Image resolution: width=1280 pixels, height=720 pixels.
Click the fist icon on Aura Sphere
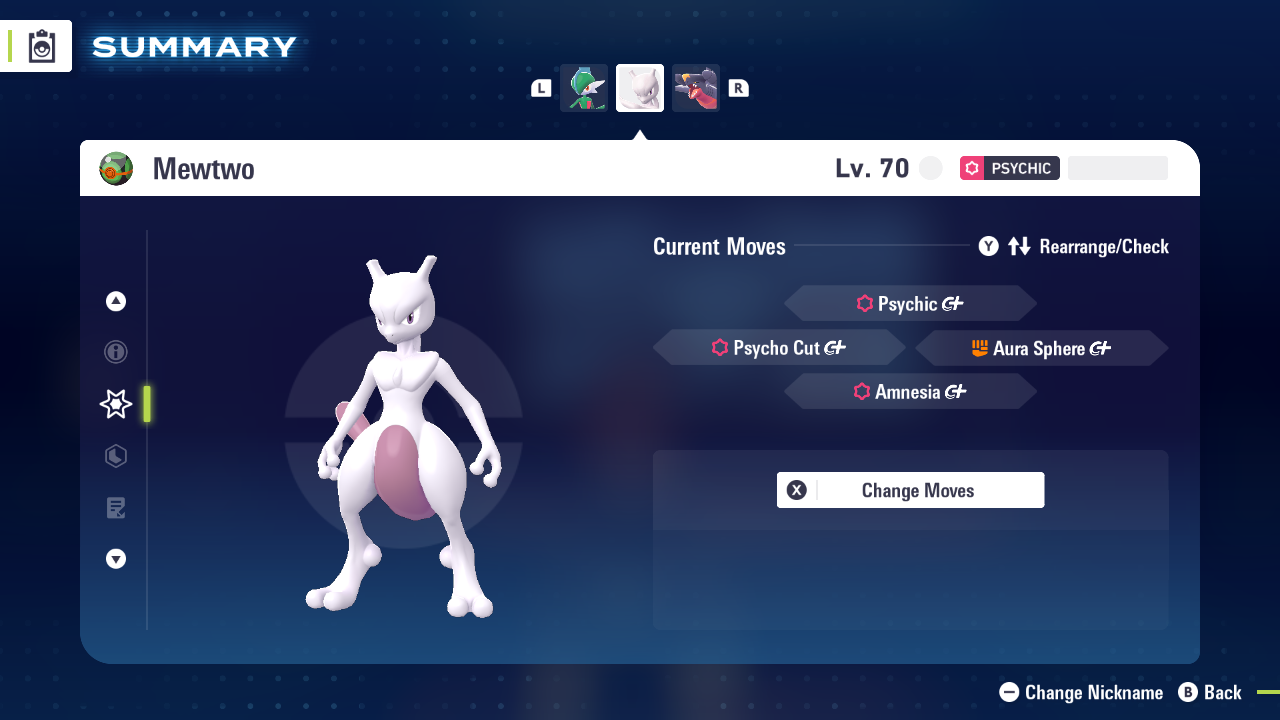(982, 348)
